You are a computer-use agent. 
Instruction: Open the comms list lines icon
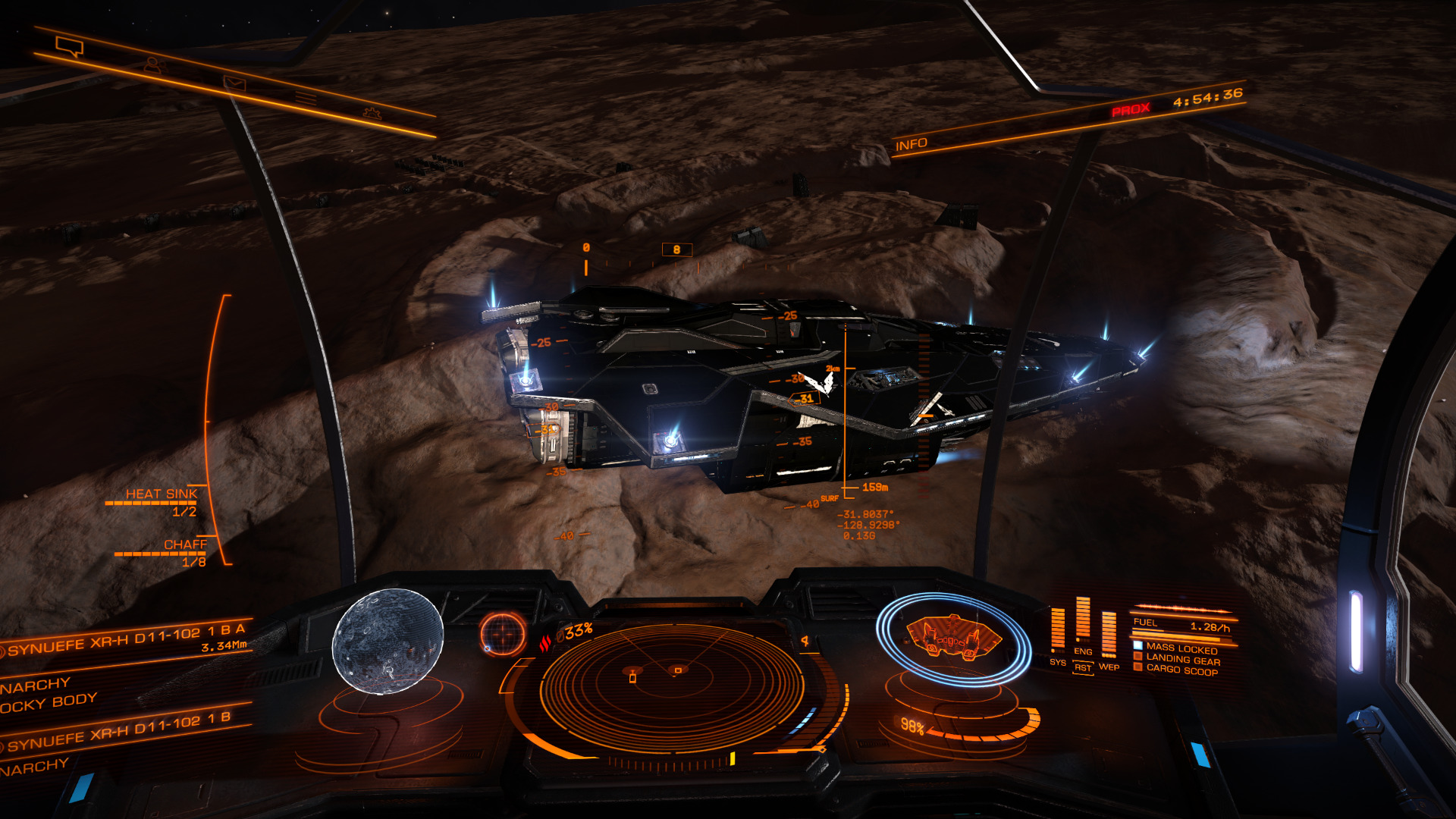point(306,99)
